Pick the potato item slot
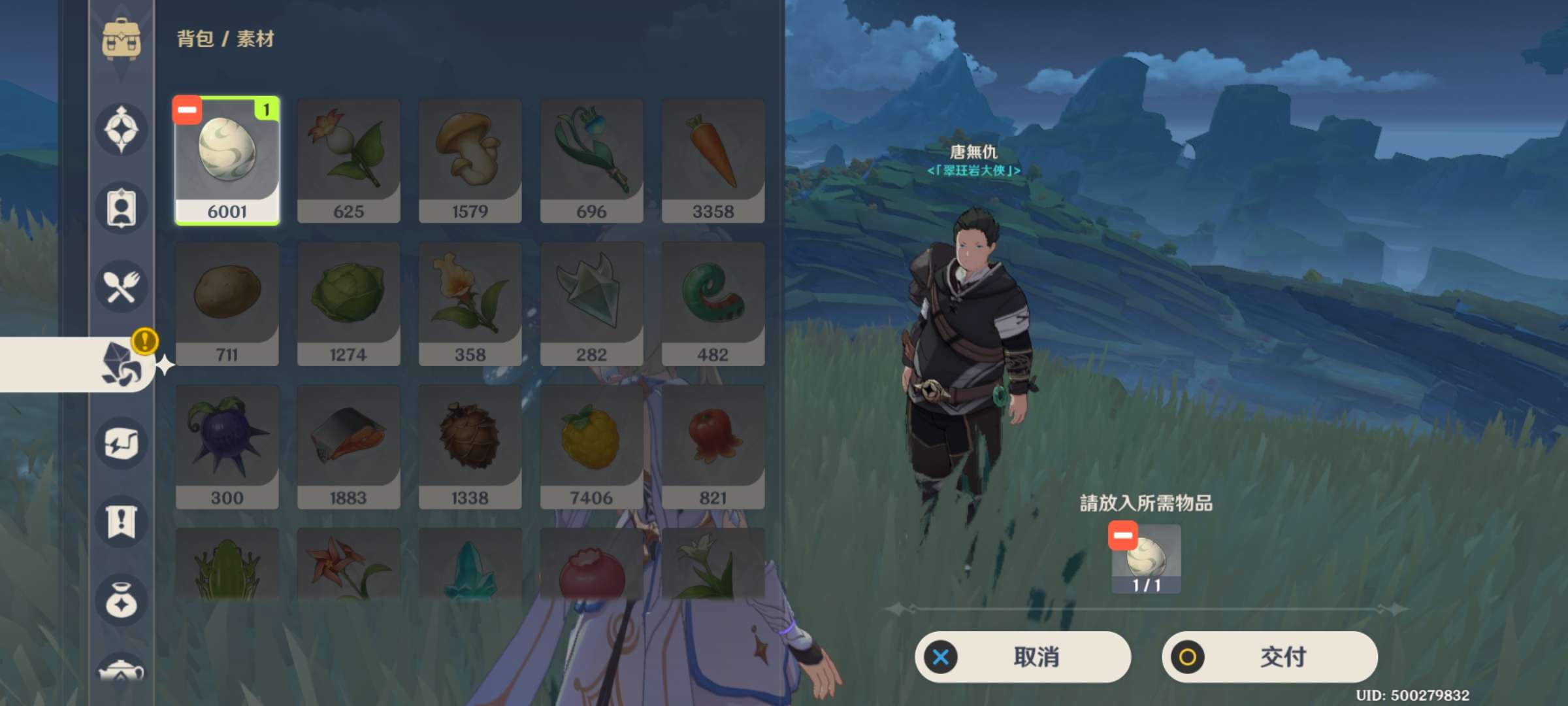 [x=227, y=305]
